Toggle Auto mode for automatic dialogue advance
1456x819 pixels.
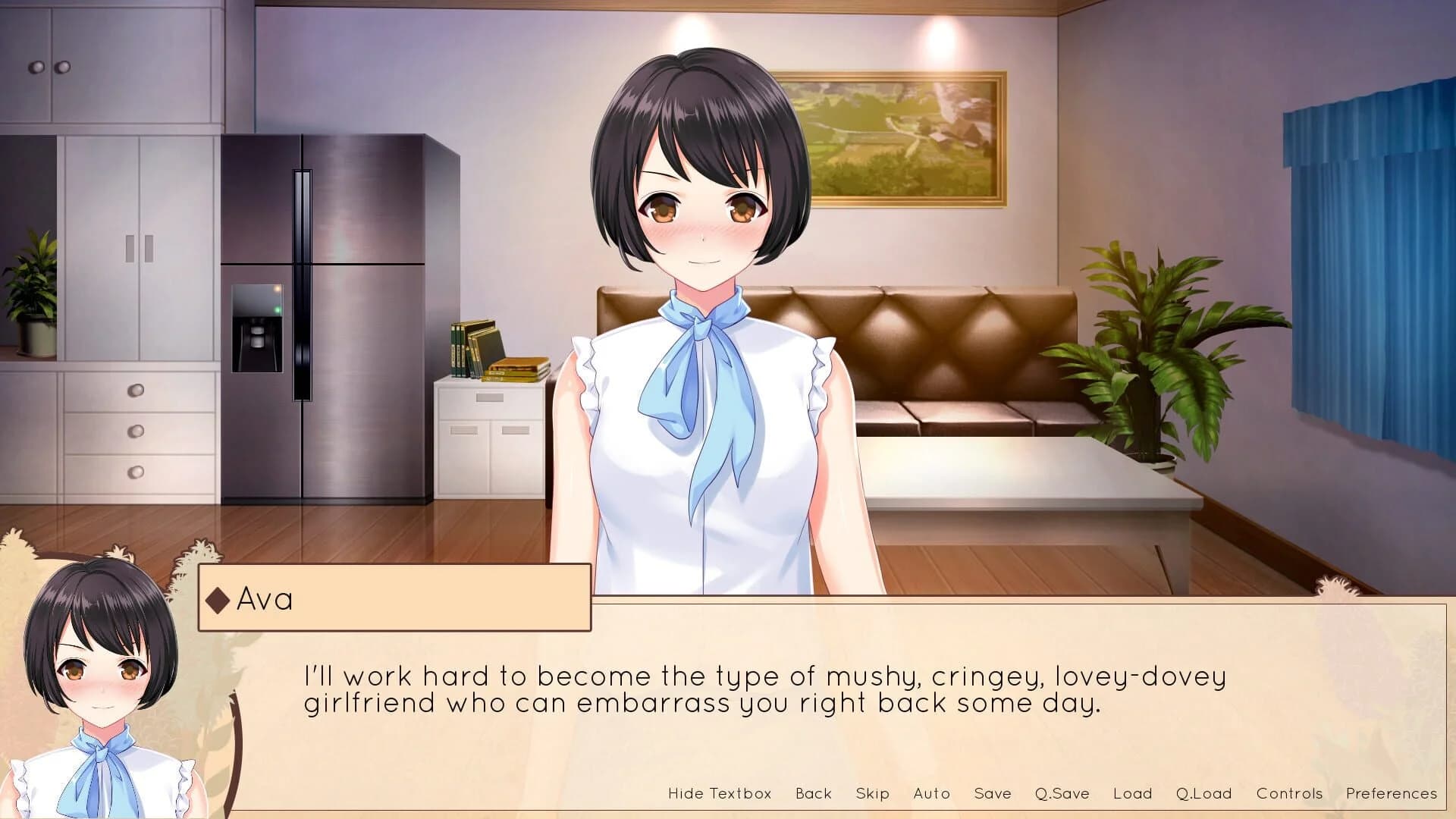click(931, 793)
